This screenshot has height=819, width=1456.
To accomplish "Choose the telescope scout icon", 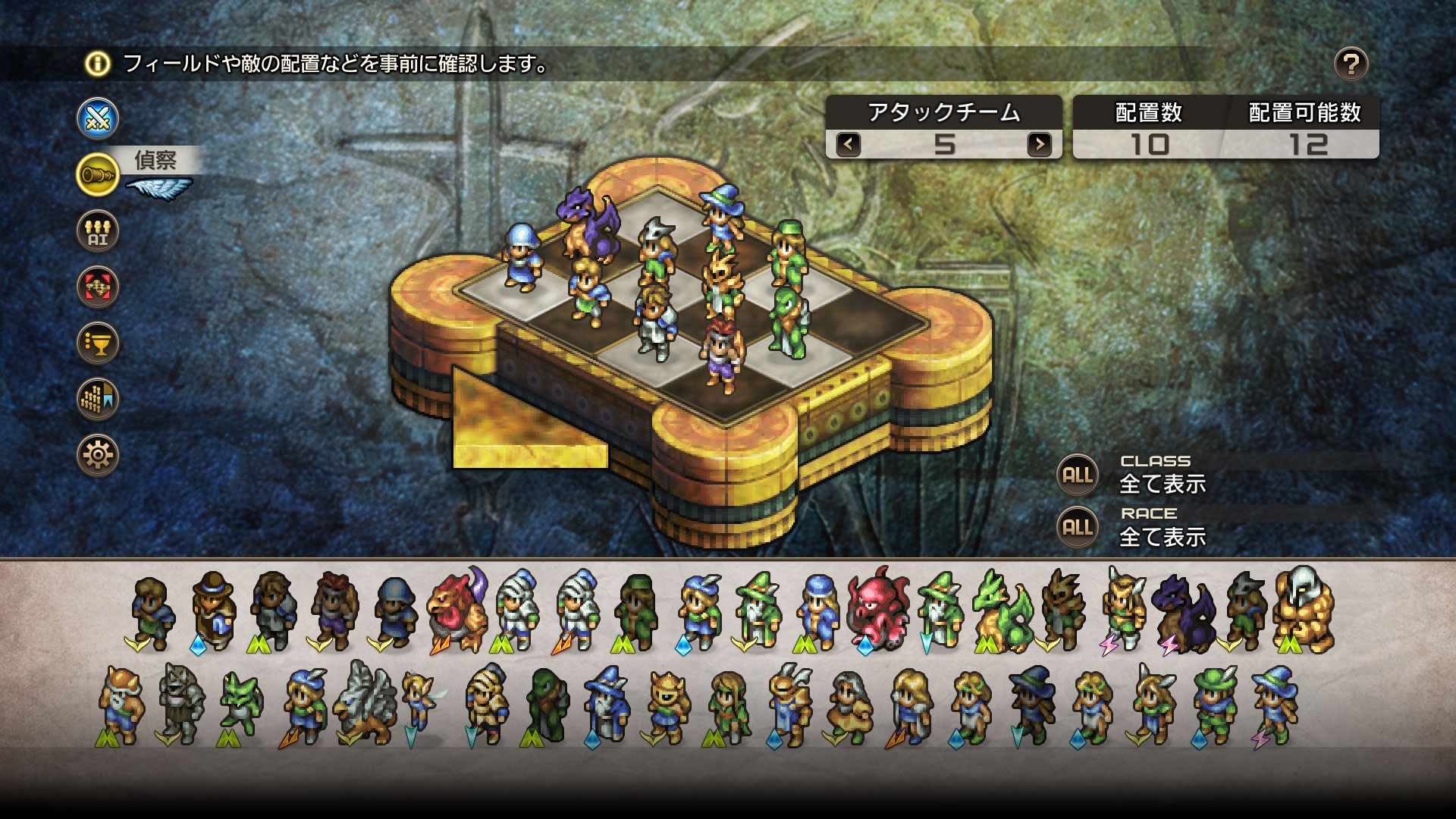I will pos(98,174).
